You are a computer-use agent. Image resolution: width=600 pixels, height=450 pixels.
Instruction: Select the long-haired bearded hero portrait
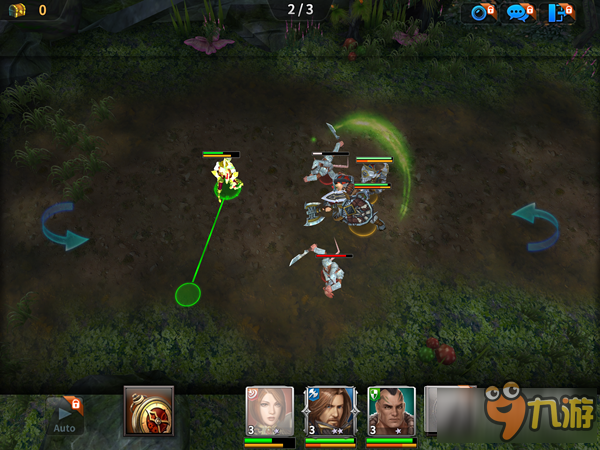[330, 412]
